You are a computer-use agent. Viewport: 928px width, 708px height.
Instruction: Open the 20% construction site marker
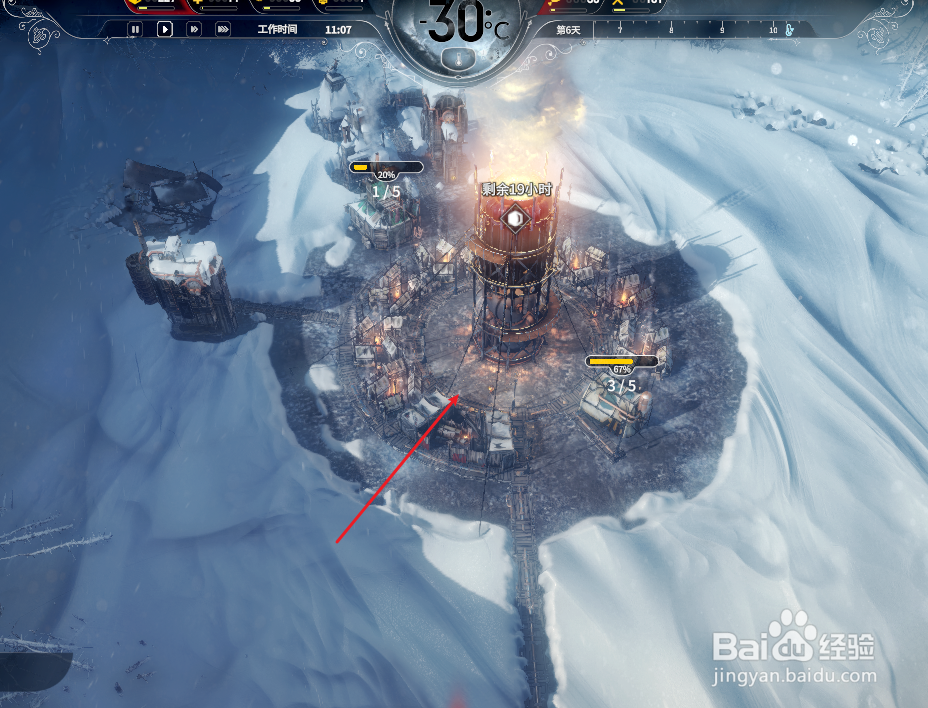[386, 168]
